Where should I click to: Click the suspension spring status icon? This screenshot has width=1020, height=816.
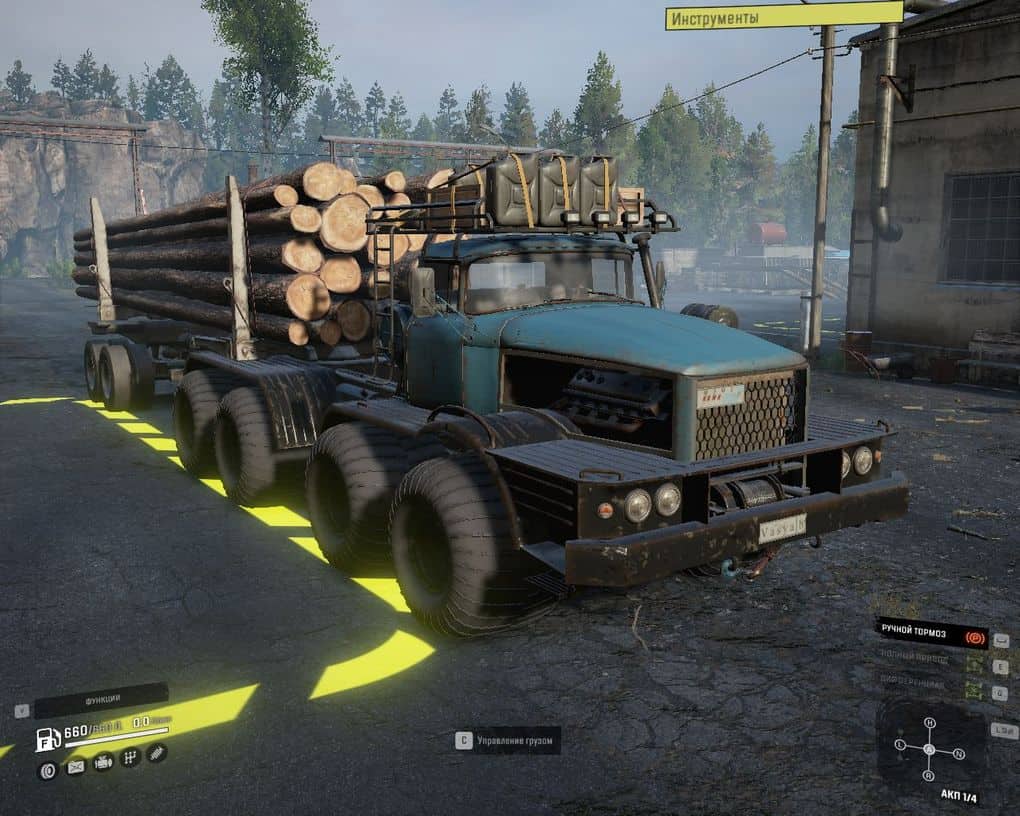coord(156,753)
